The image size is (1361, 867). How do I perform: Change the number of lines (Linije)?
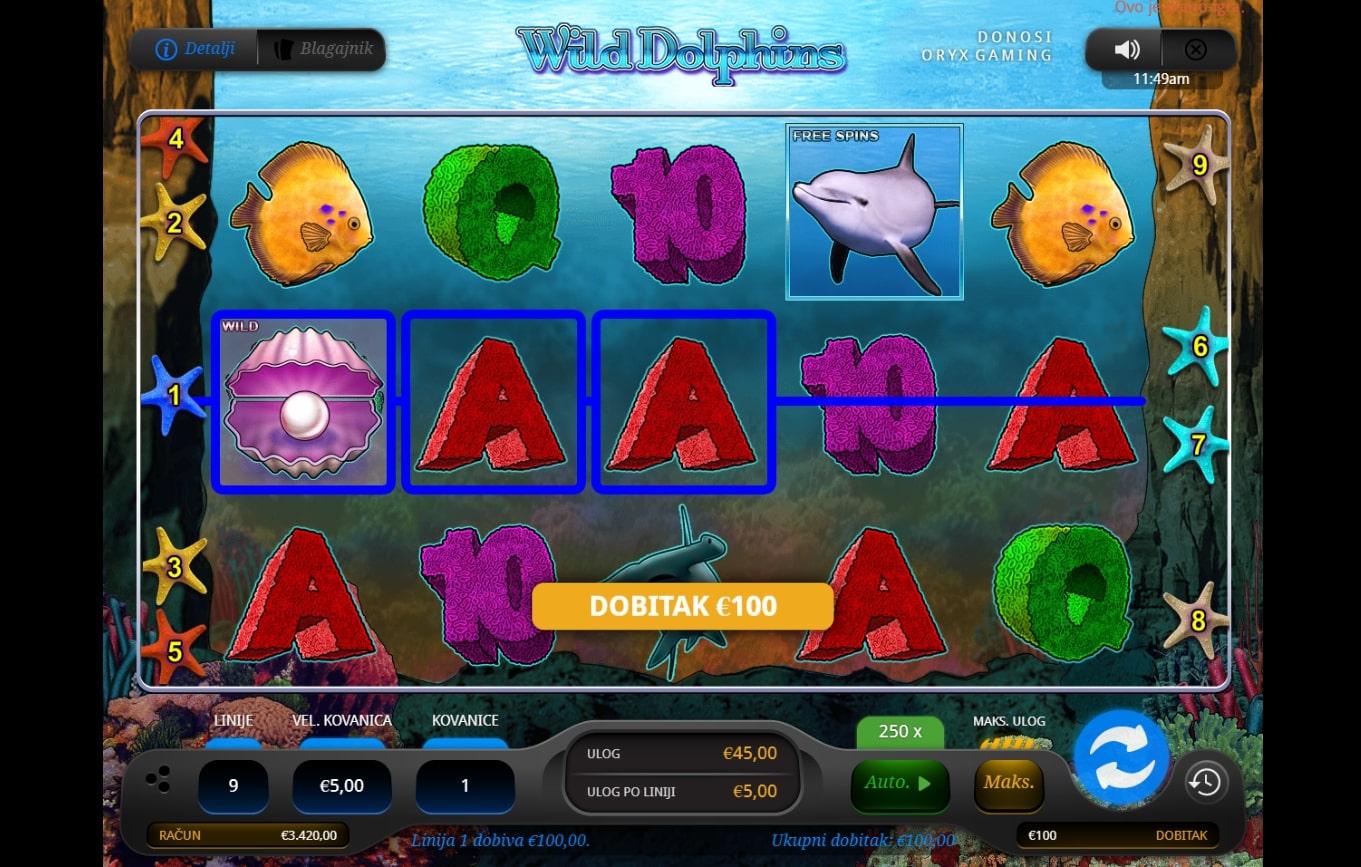(x=233, y=786)
